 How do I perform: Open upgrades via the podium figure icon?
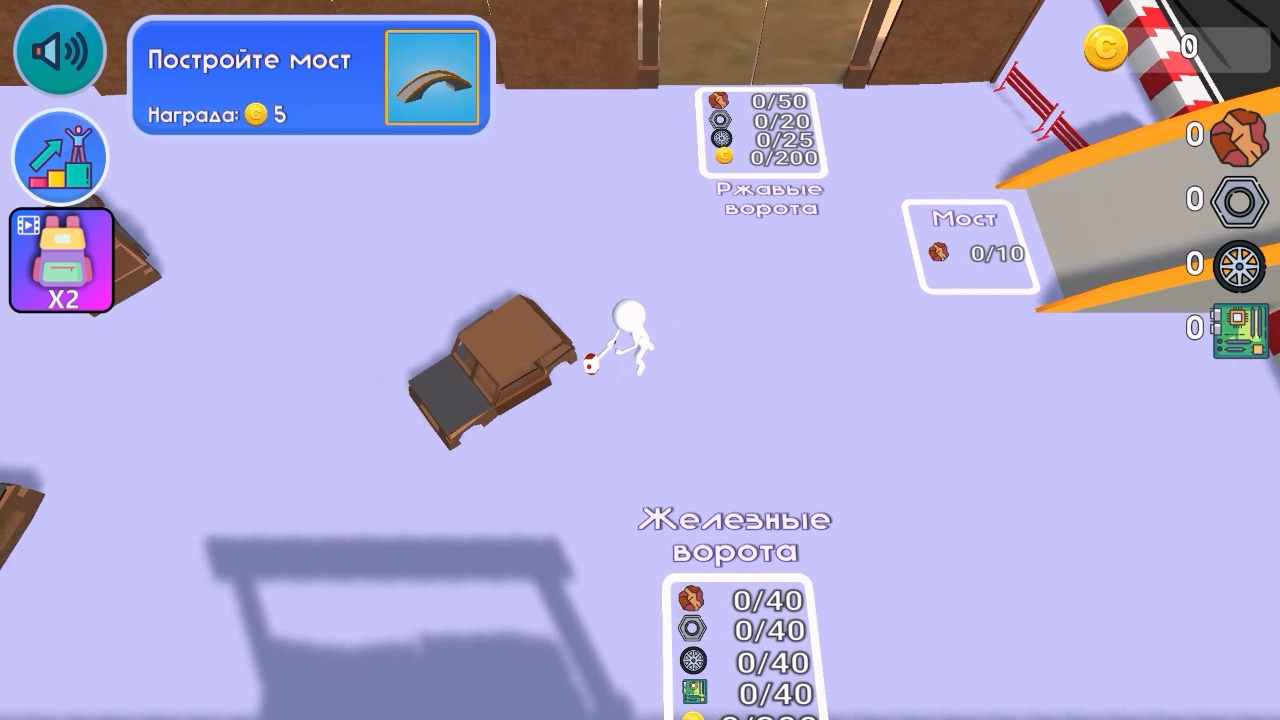click(58, 156)
